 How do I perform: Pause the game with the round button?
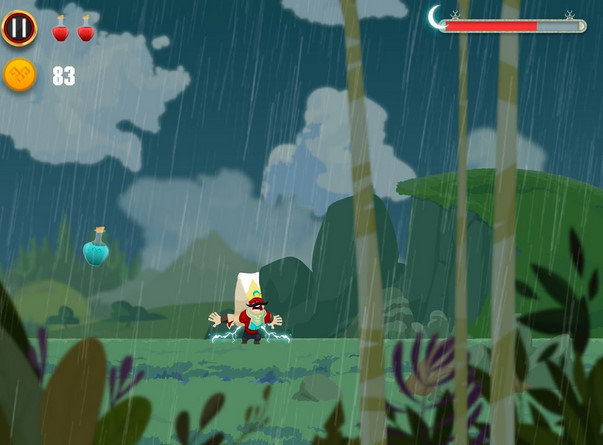tap(19, 27)
